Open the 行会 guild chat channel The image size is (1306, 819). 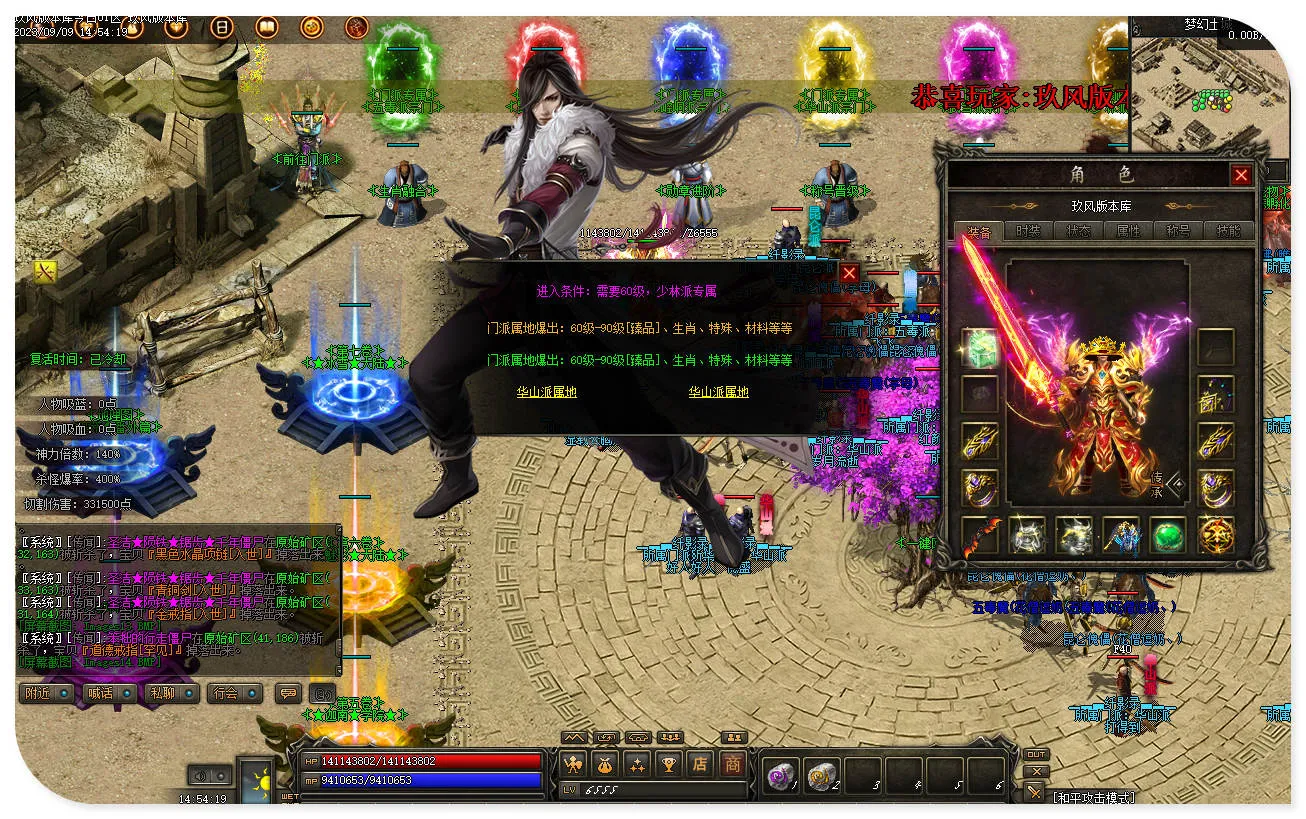(234, 693)
